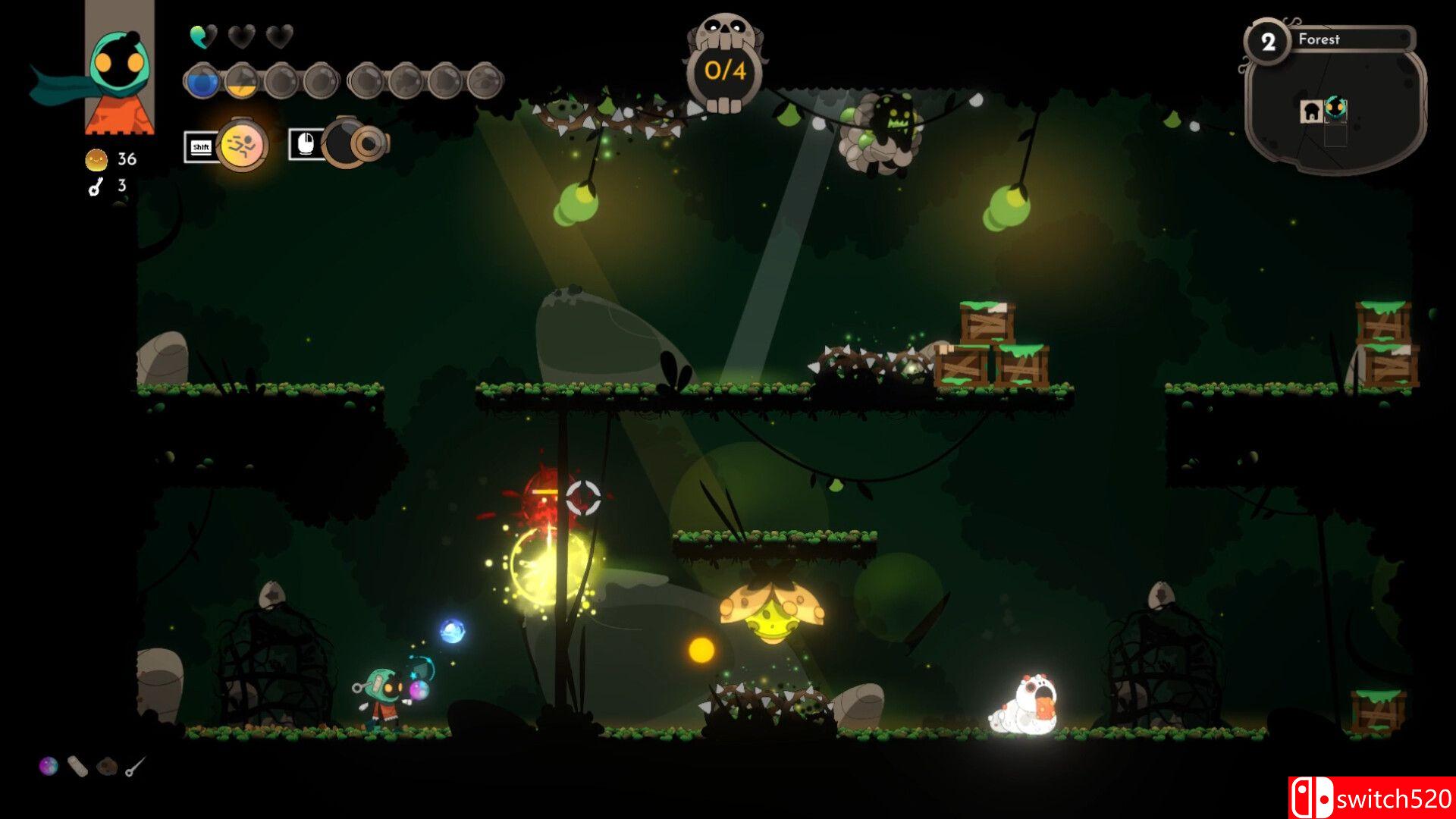Select the bandage item icon
This screenshot has height=819, width=1456.
77,767
